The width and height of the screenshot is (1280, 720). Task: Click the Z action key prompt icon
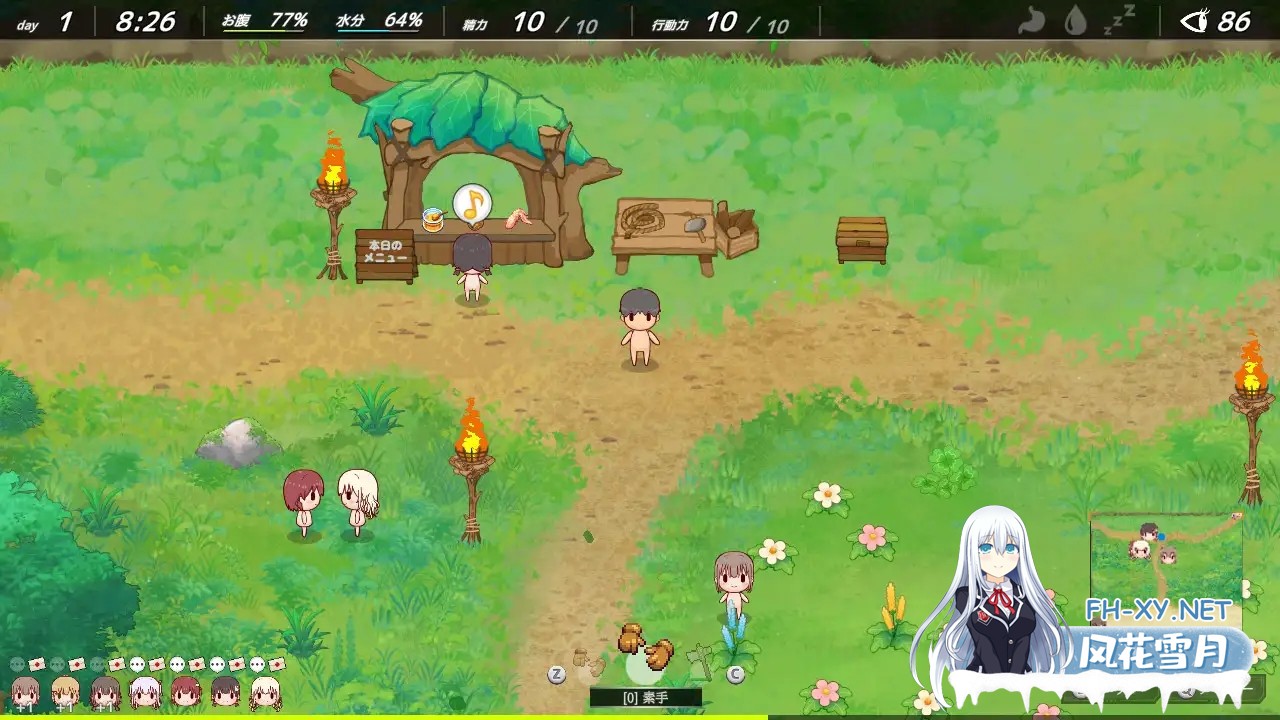pos(556,674)
